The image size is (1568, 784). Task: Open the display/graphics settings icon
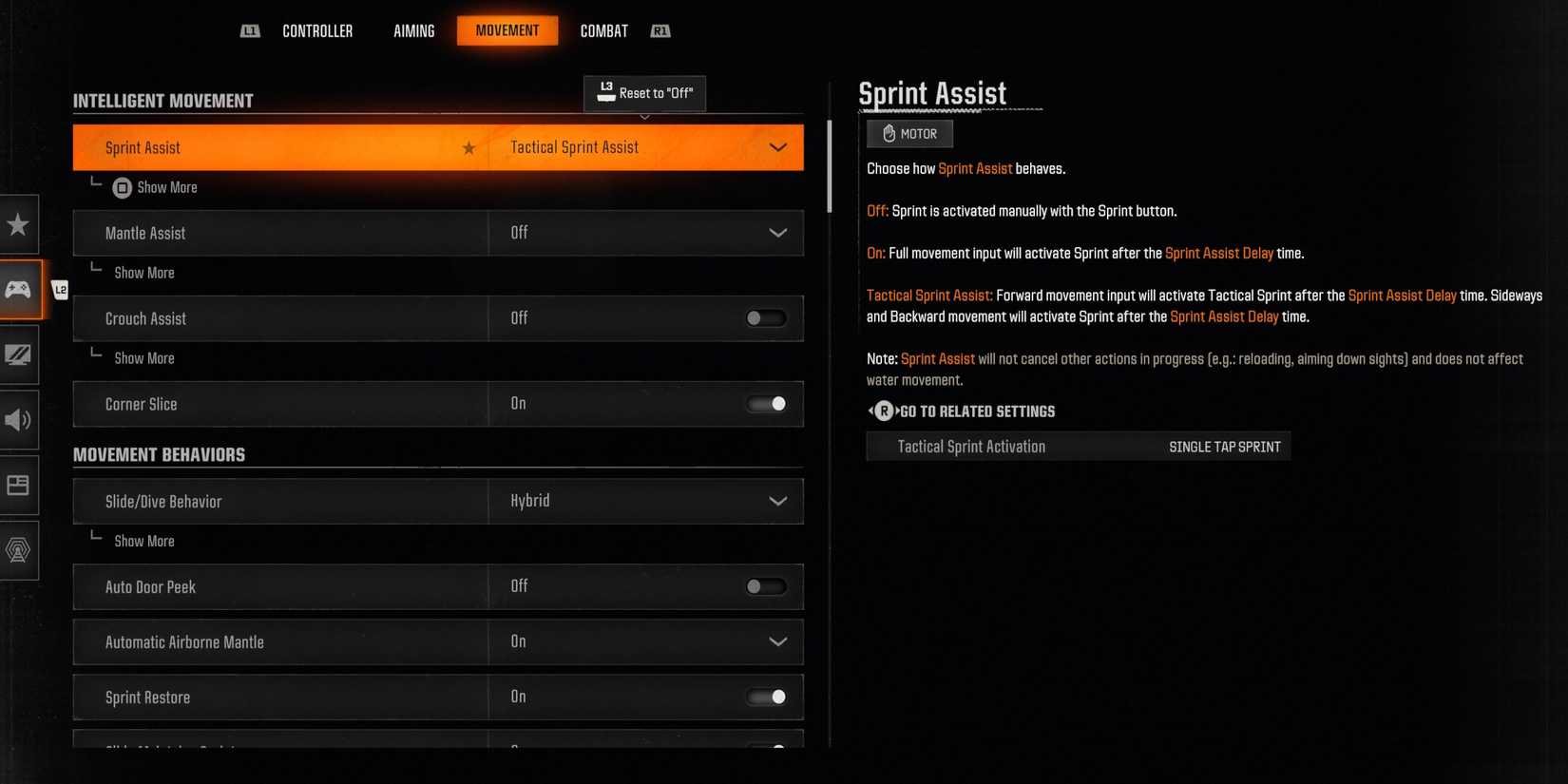(19, 354)
